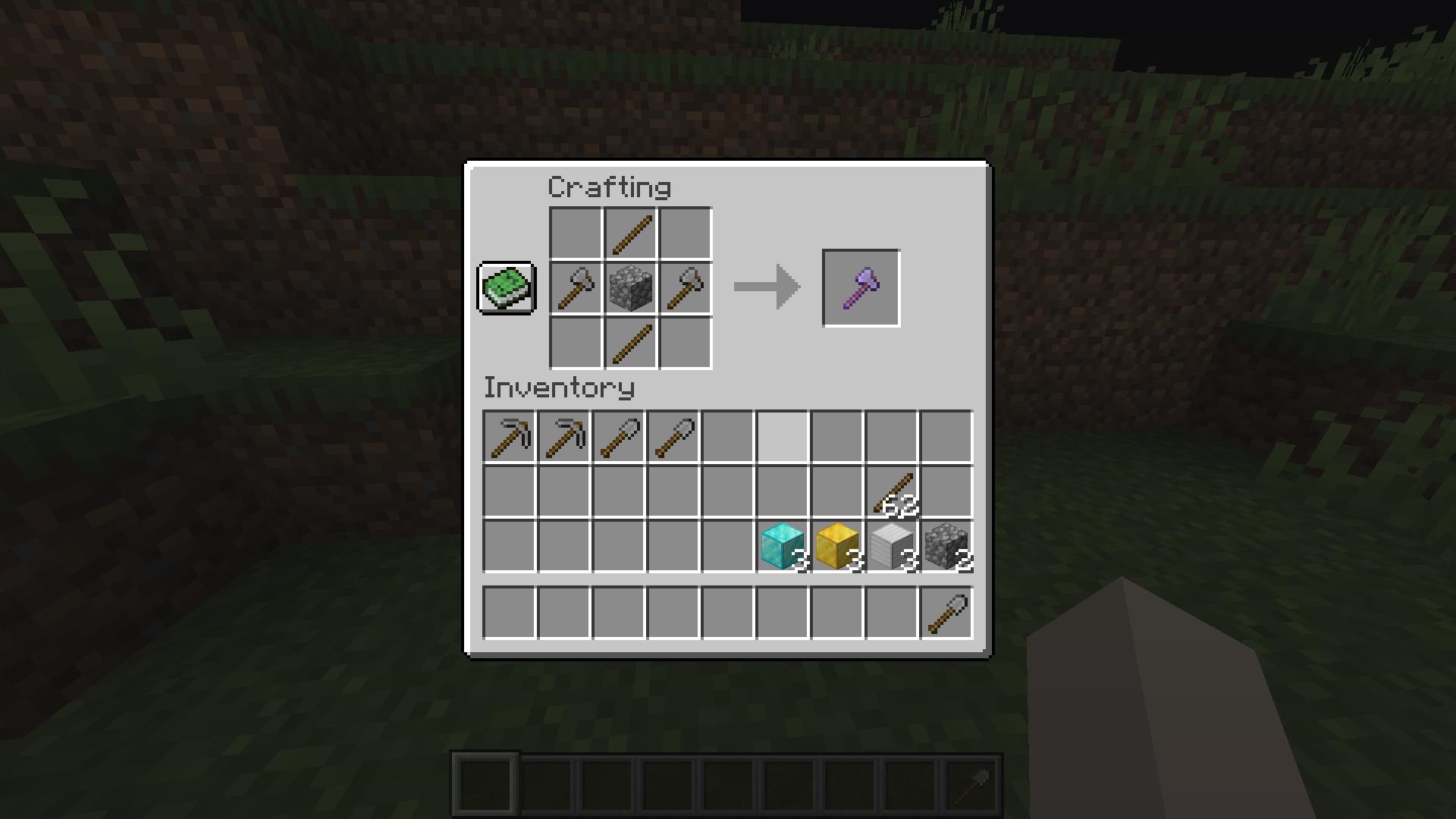Pick up the second stone shovel in inventory

click(x=673, y=434)
